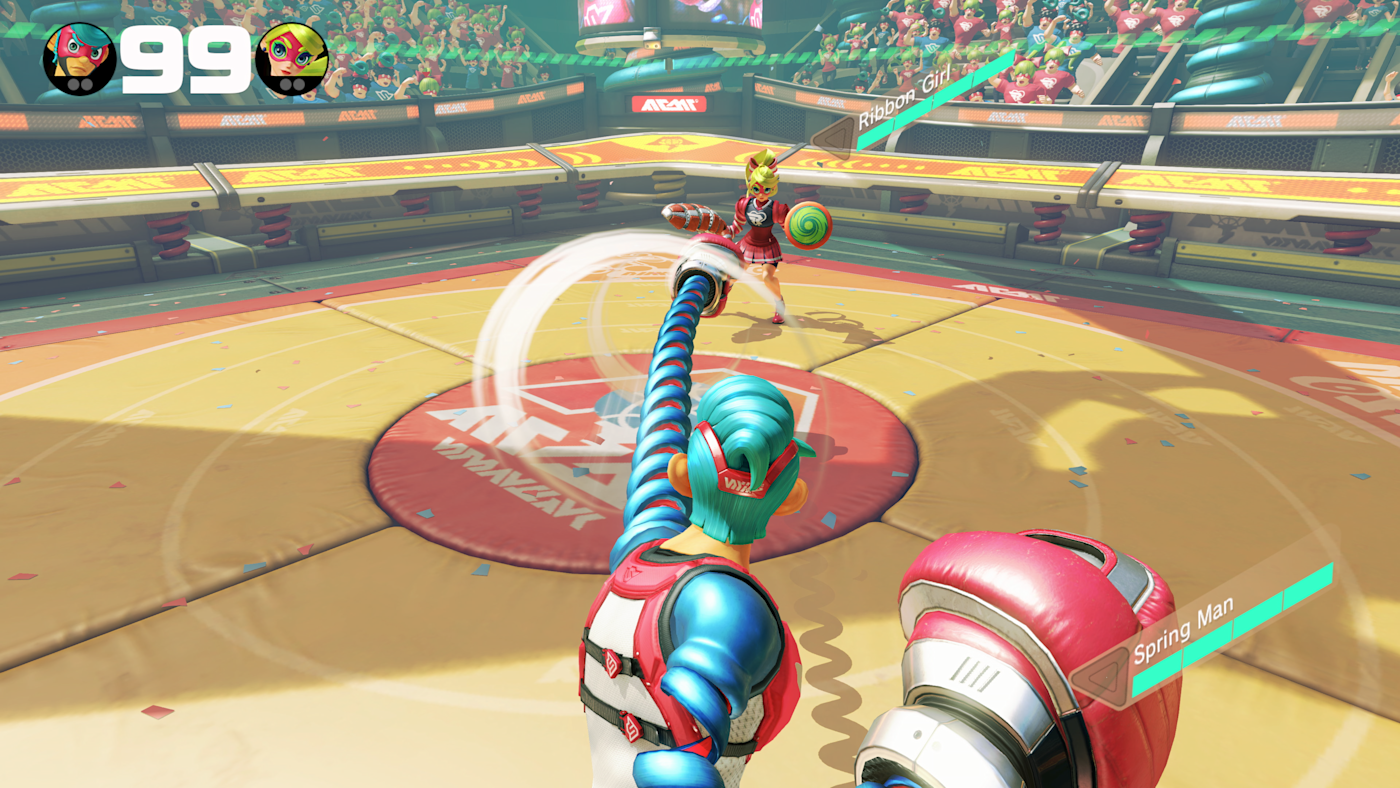Select Ribbon Girl's portrait beside the timer

point(291,58)
